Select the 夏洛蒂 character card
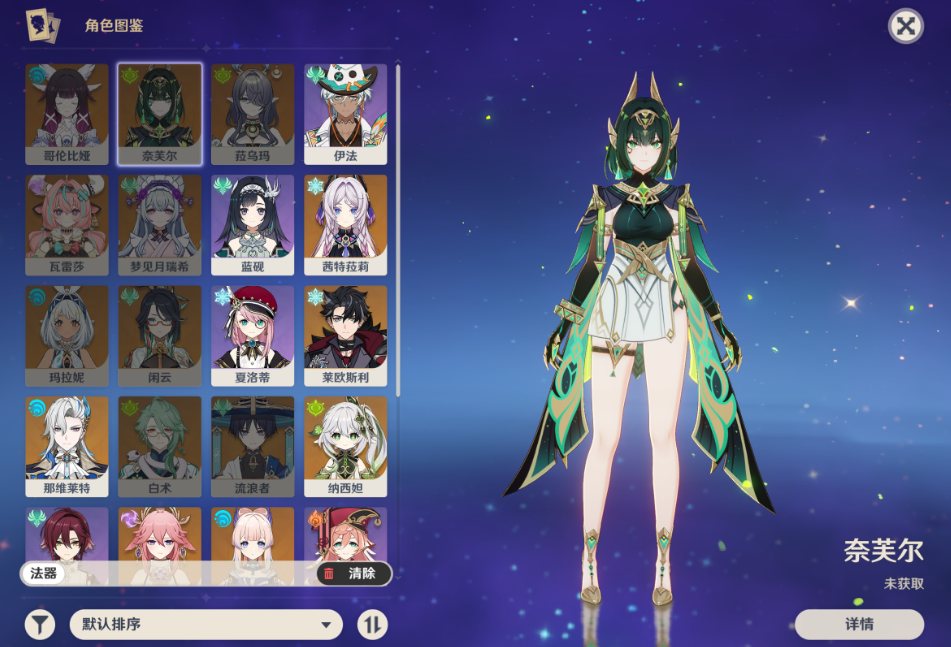This screenshot has height=647, width=951. [x=253, y=336]
